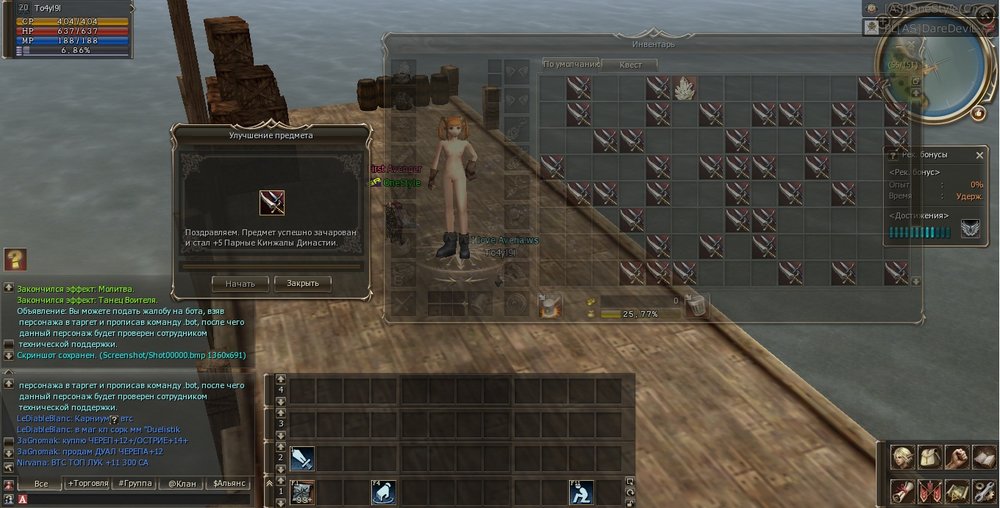Close the Рек. бонусы panel
This screenshot has height=508, width=1000.
(979, 155)
